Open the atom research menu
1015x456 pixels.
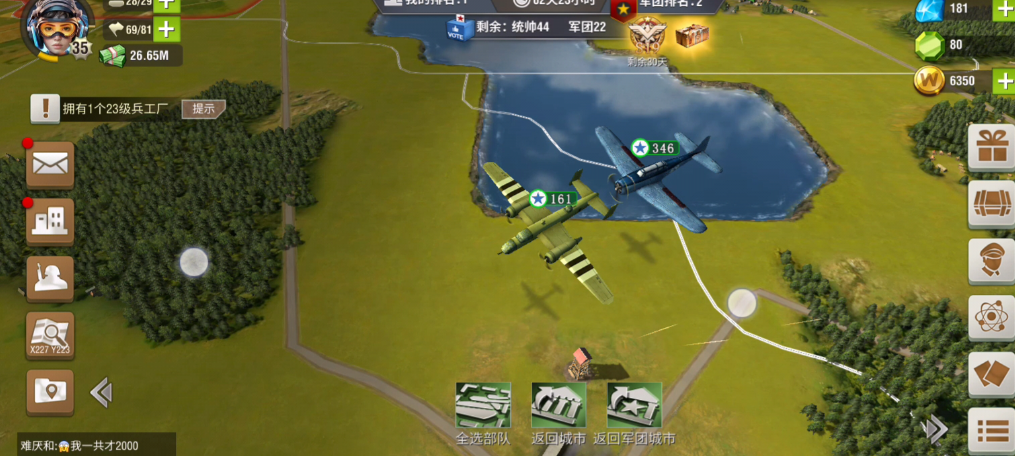coord(992,319)
